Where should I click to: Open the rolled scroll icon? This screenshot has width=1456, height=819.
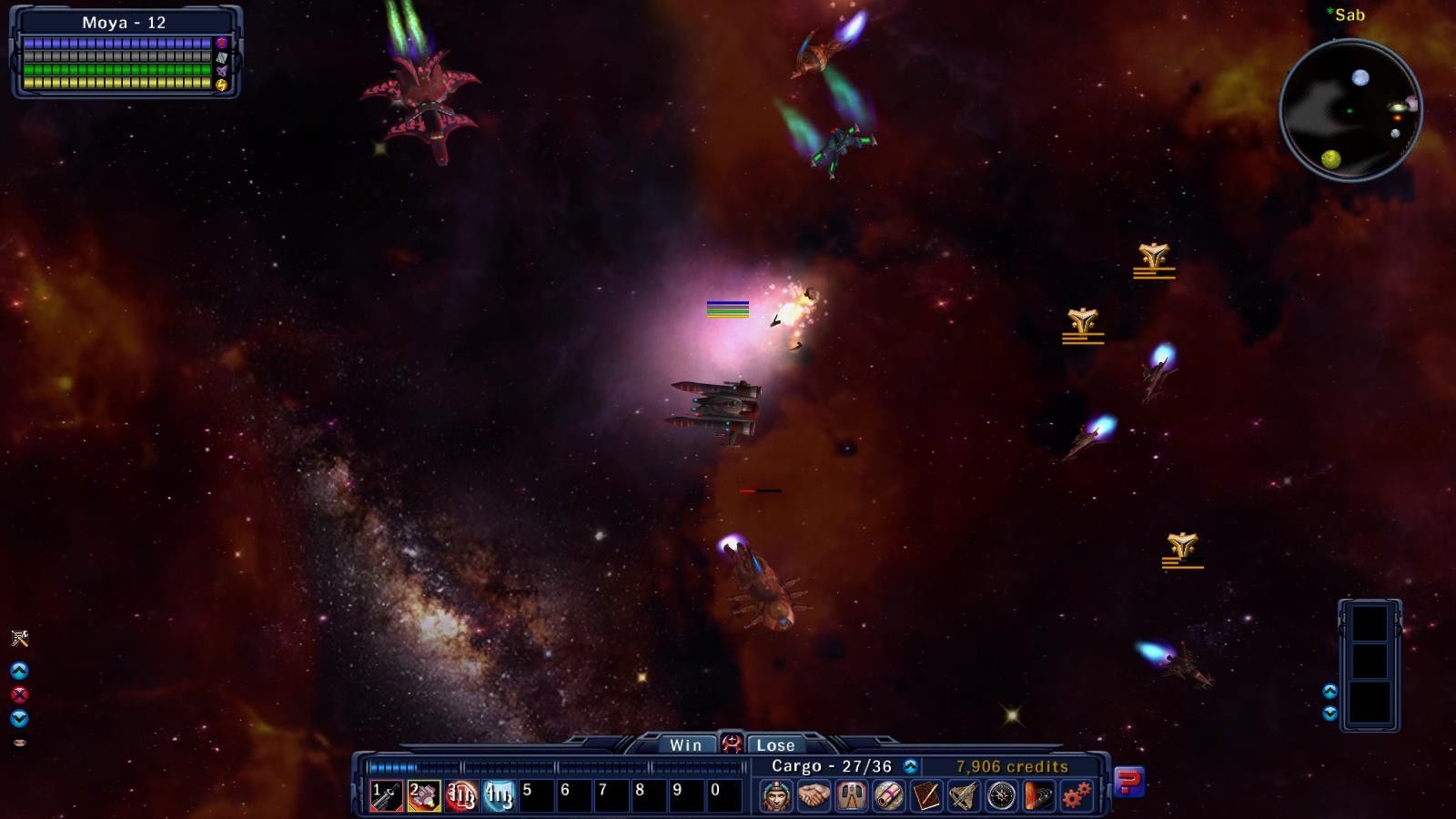click(x=888, y=796)
